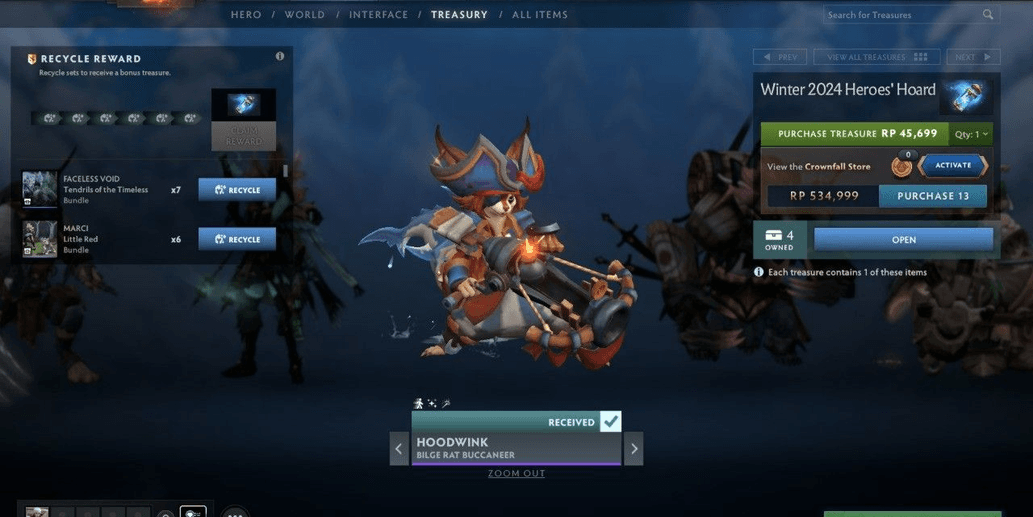Open the Qty dropdown
Viewport: 1033px width, 517px height.
pos(971,134)
